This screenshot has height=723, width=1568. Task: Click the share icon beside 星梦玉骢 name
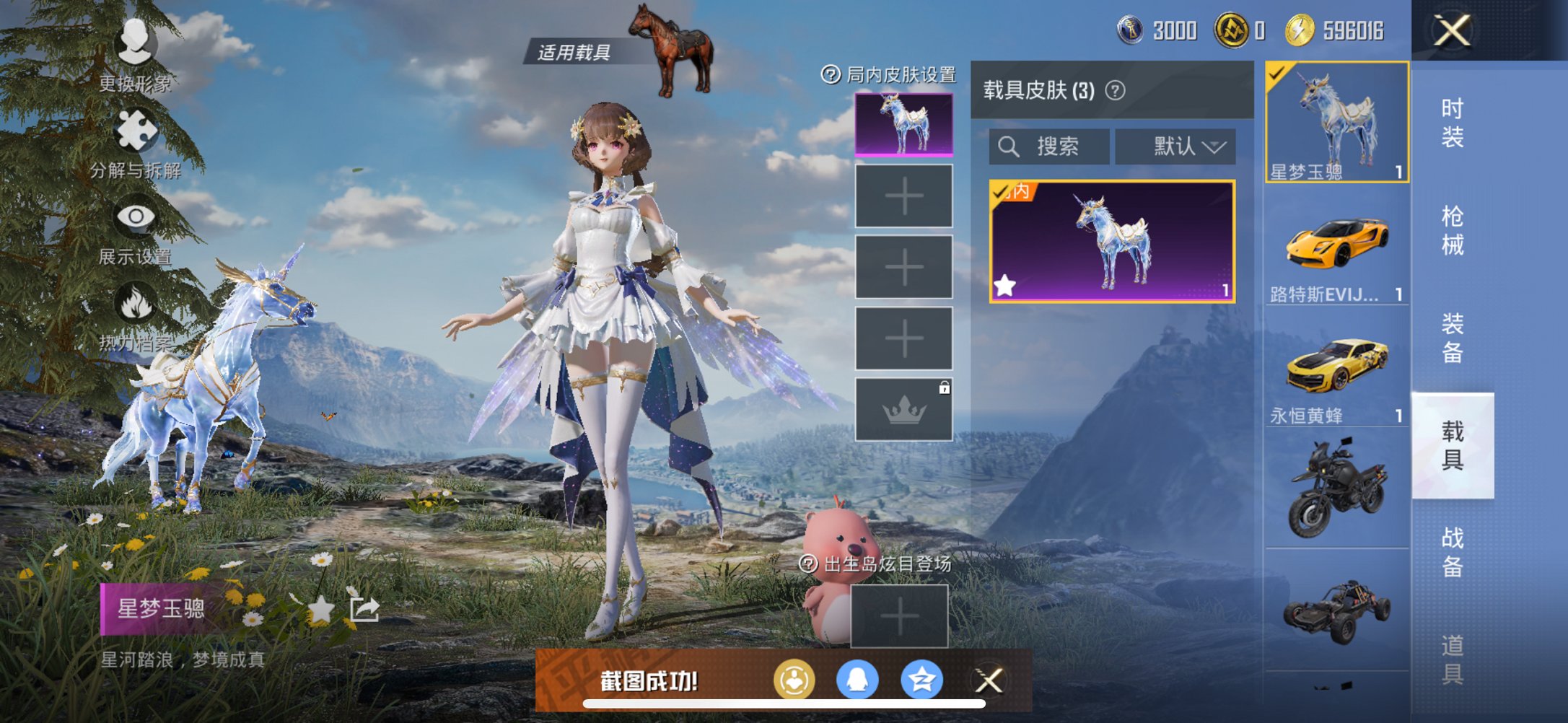point(366,609)
